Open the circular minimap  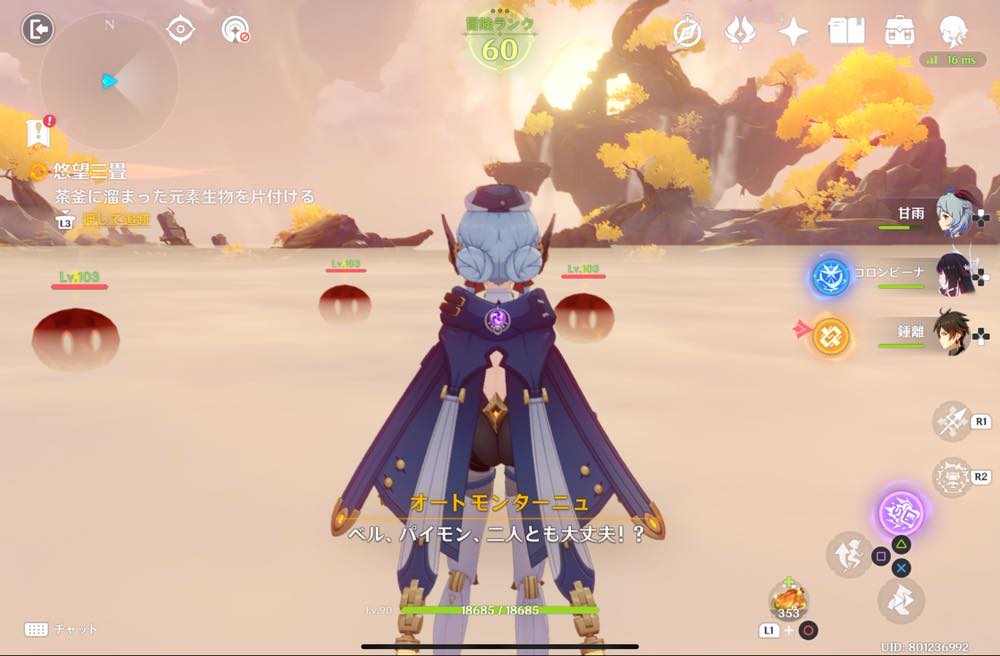coord(109,81)
